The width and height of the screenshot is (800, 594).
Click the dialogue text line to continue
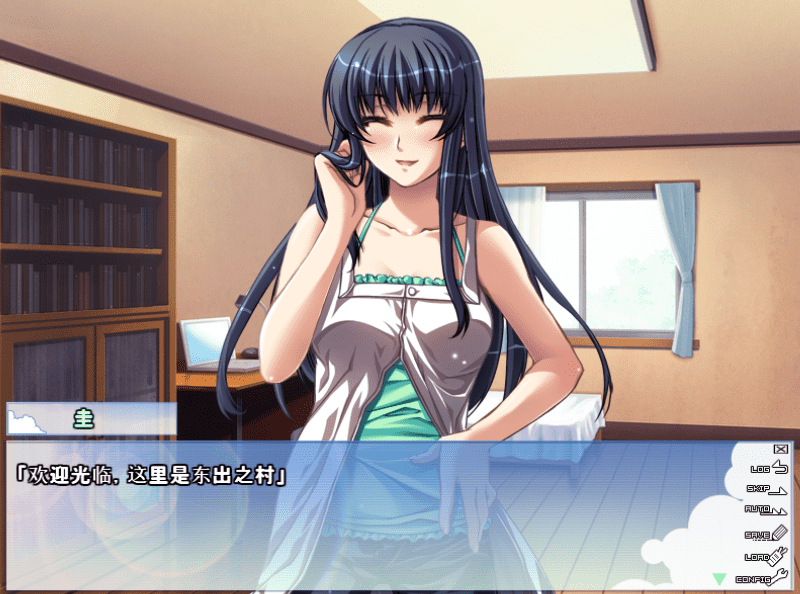150,476
